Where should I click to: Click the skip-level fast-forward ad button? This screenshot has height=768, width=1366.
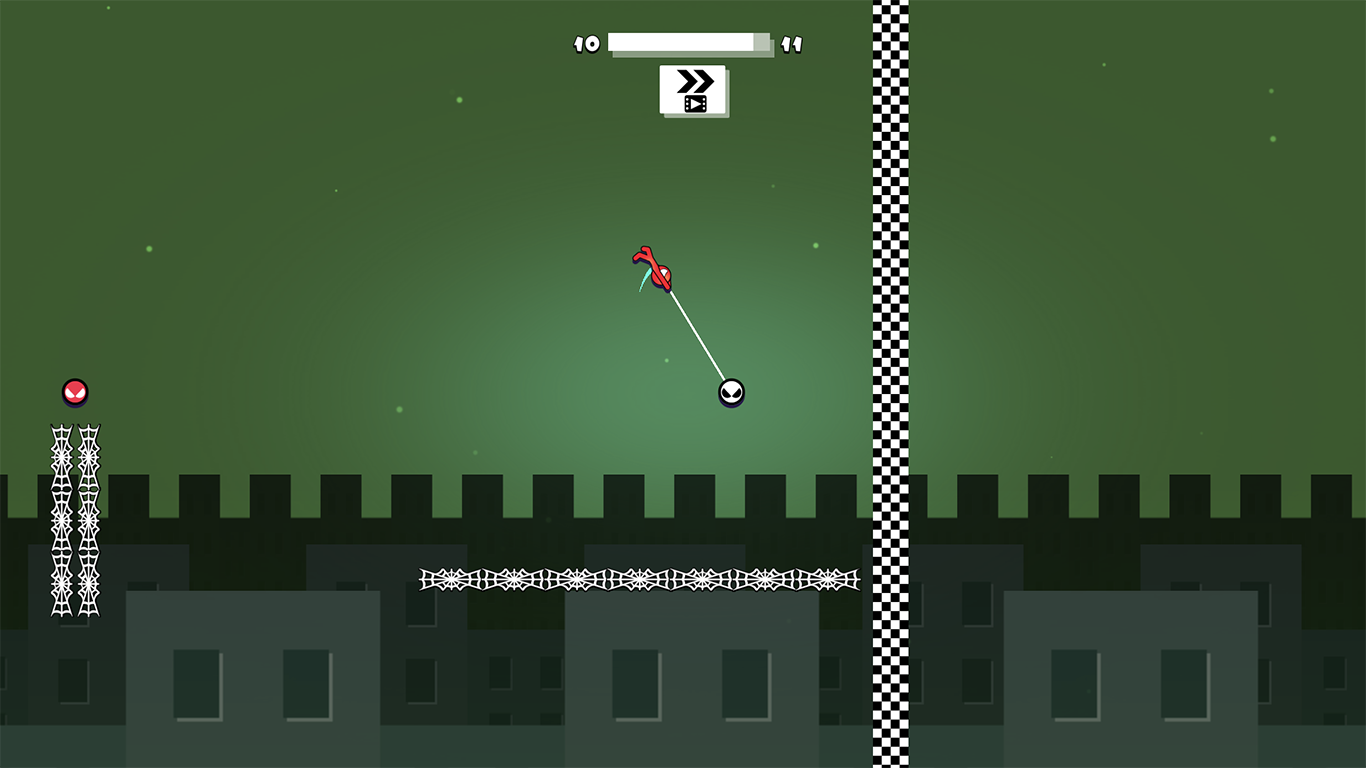tap(694, 89)
